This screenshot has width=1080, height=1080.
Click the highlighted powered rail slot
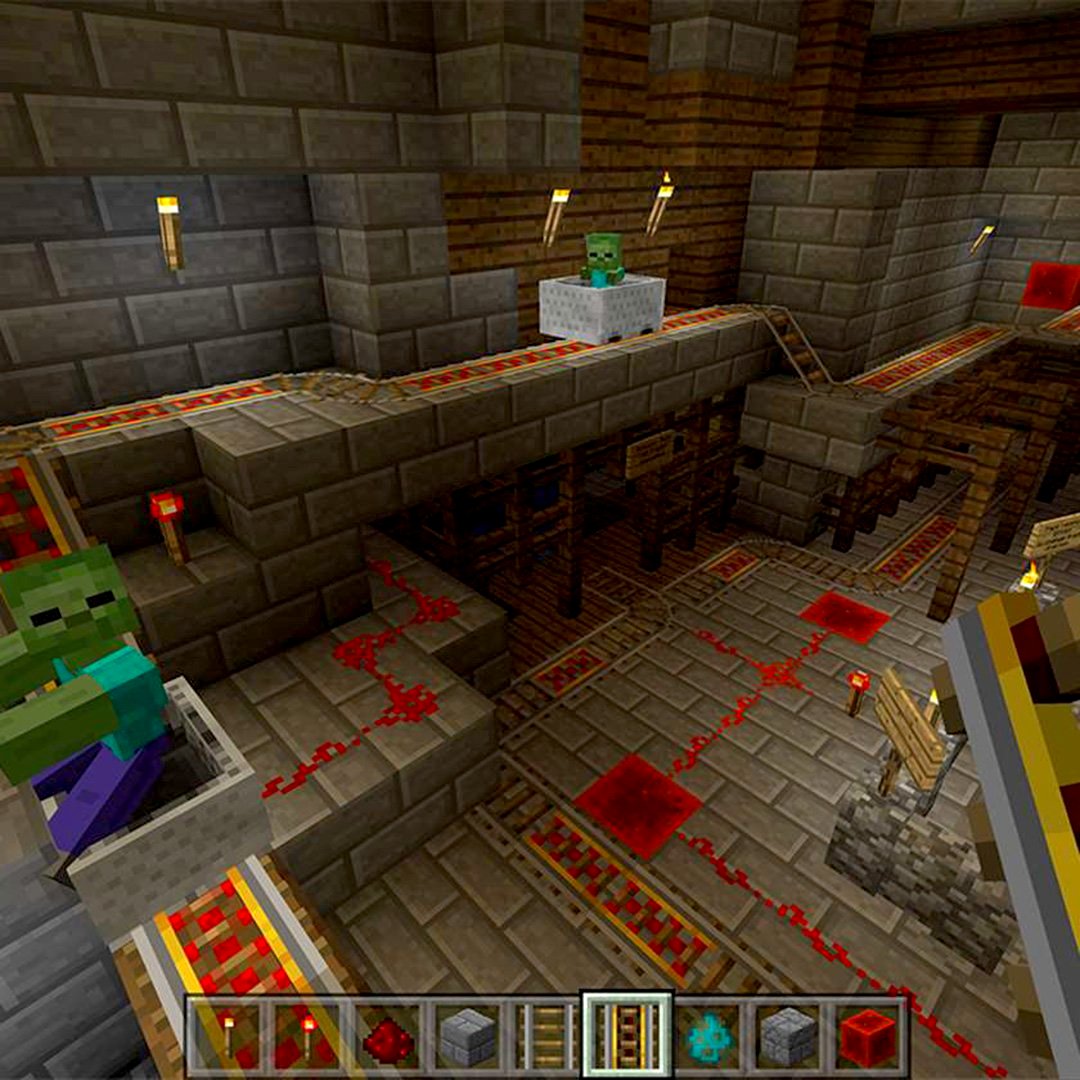tap(628, 1035)
